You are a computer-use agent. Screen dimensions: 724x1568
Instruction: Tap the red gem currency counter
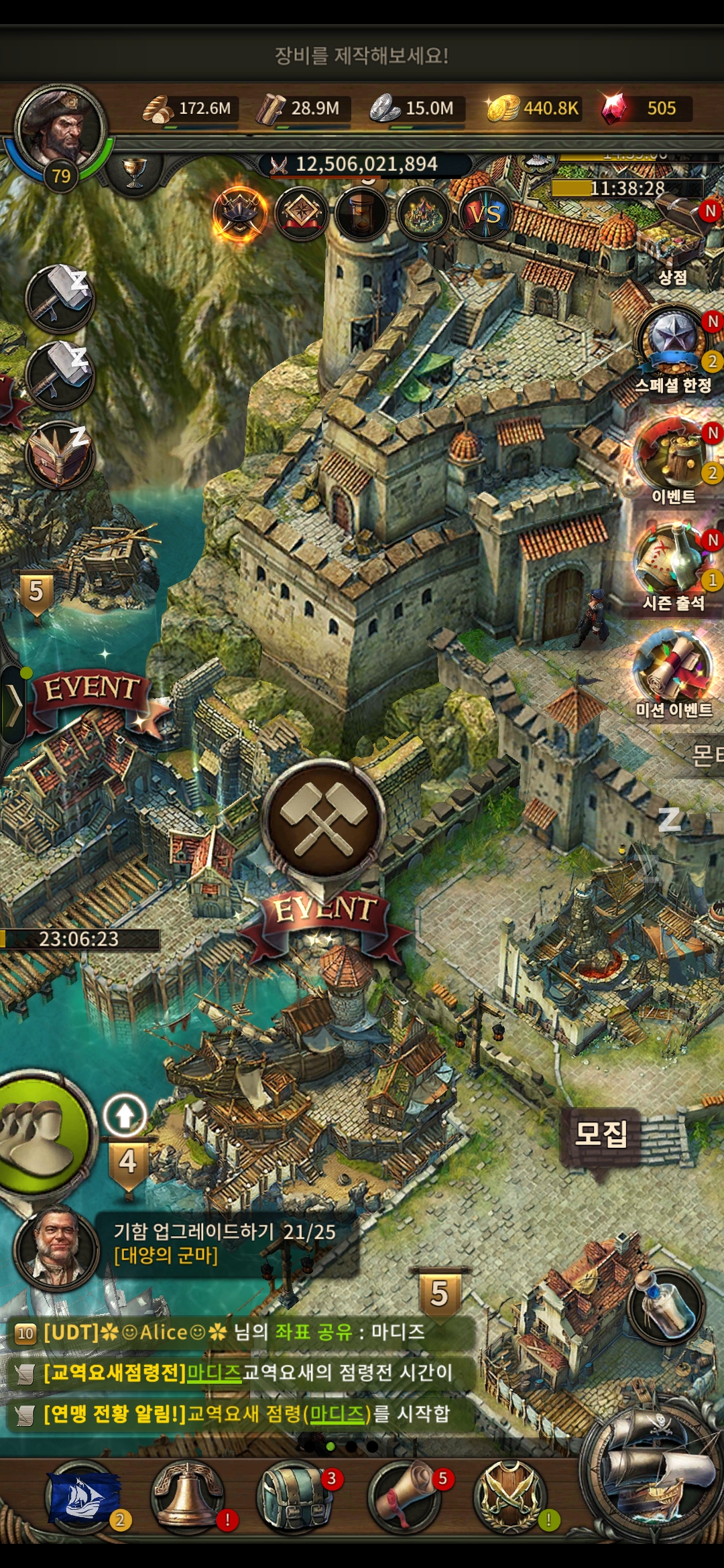point(642,109)
